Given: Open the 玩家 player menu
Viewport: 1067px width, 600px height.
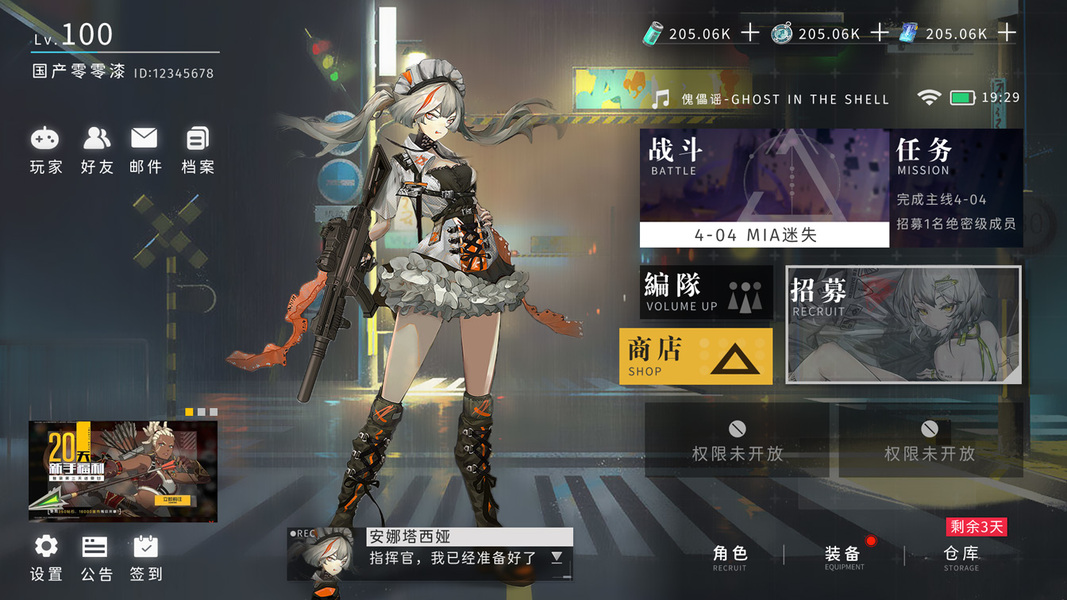Looking at the screenshot, I should (45, 150).
